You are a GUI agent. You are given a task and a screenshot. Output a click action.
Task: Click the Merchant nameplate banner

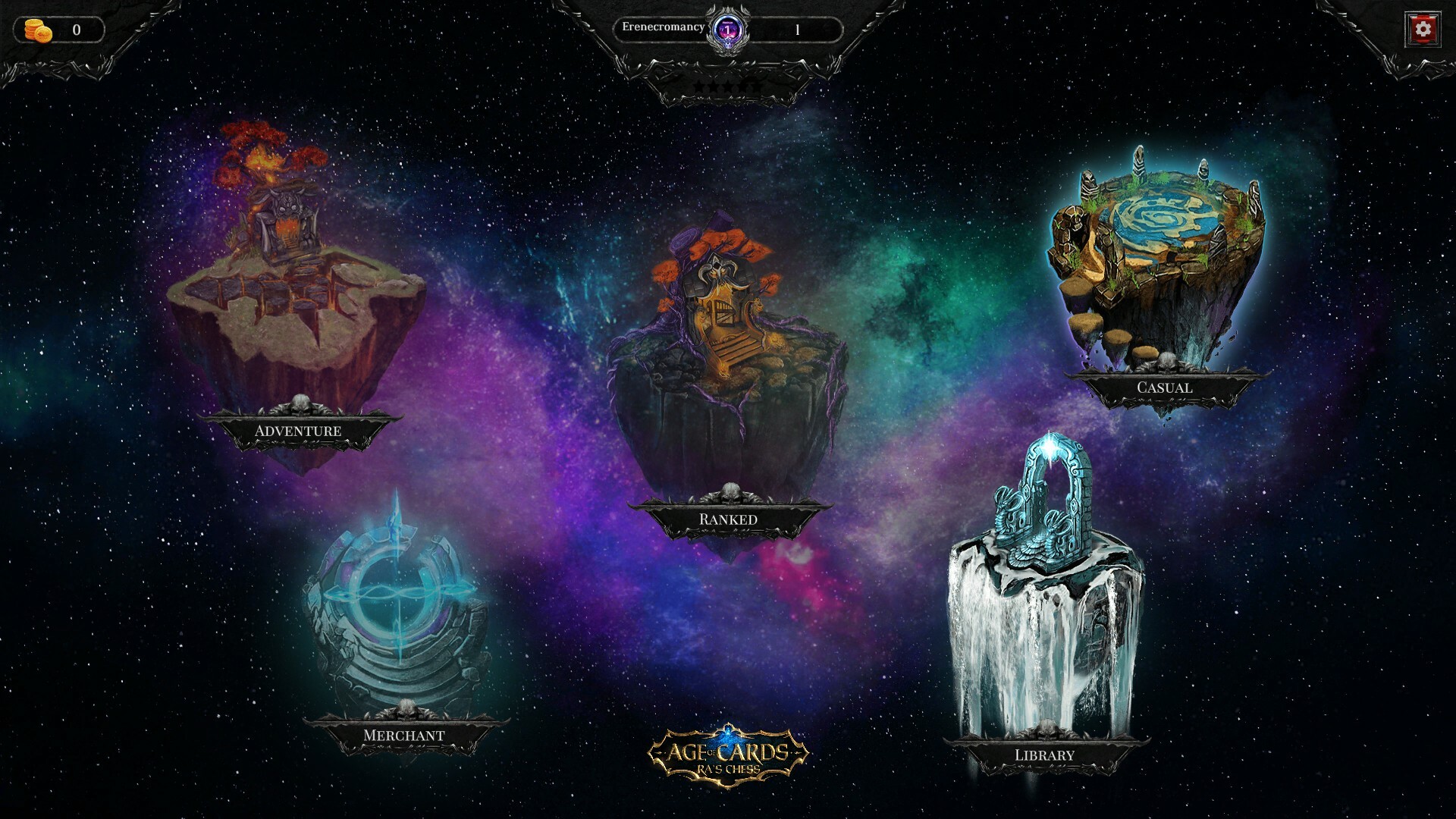[404, 735]
